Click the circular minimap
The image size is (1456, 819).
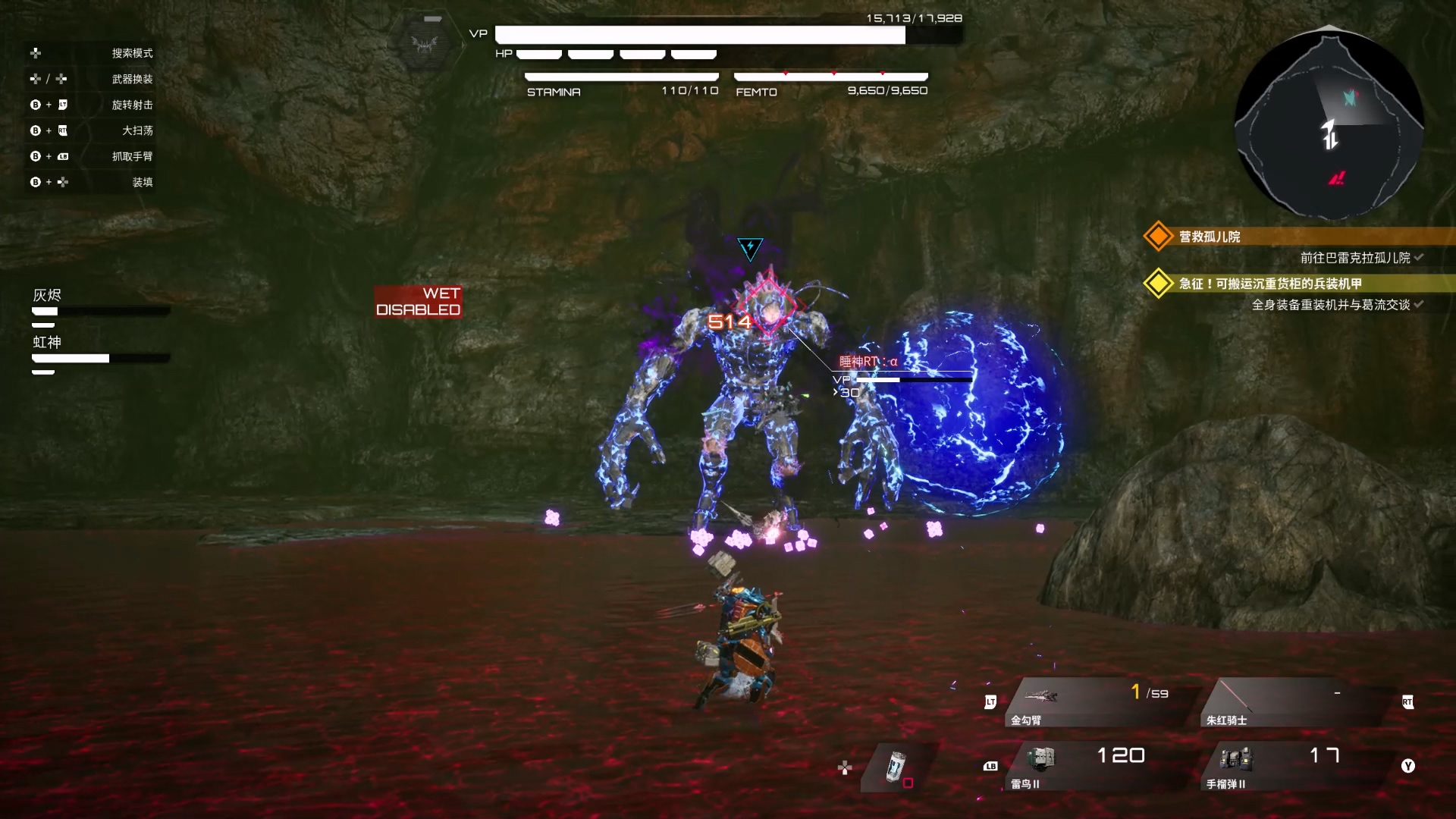pos(1329,124)
